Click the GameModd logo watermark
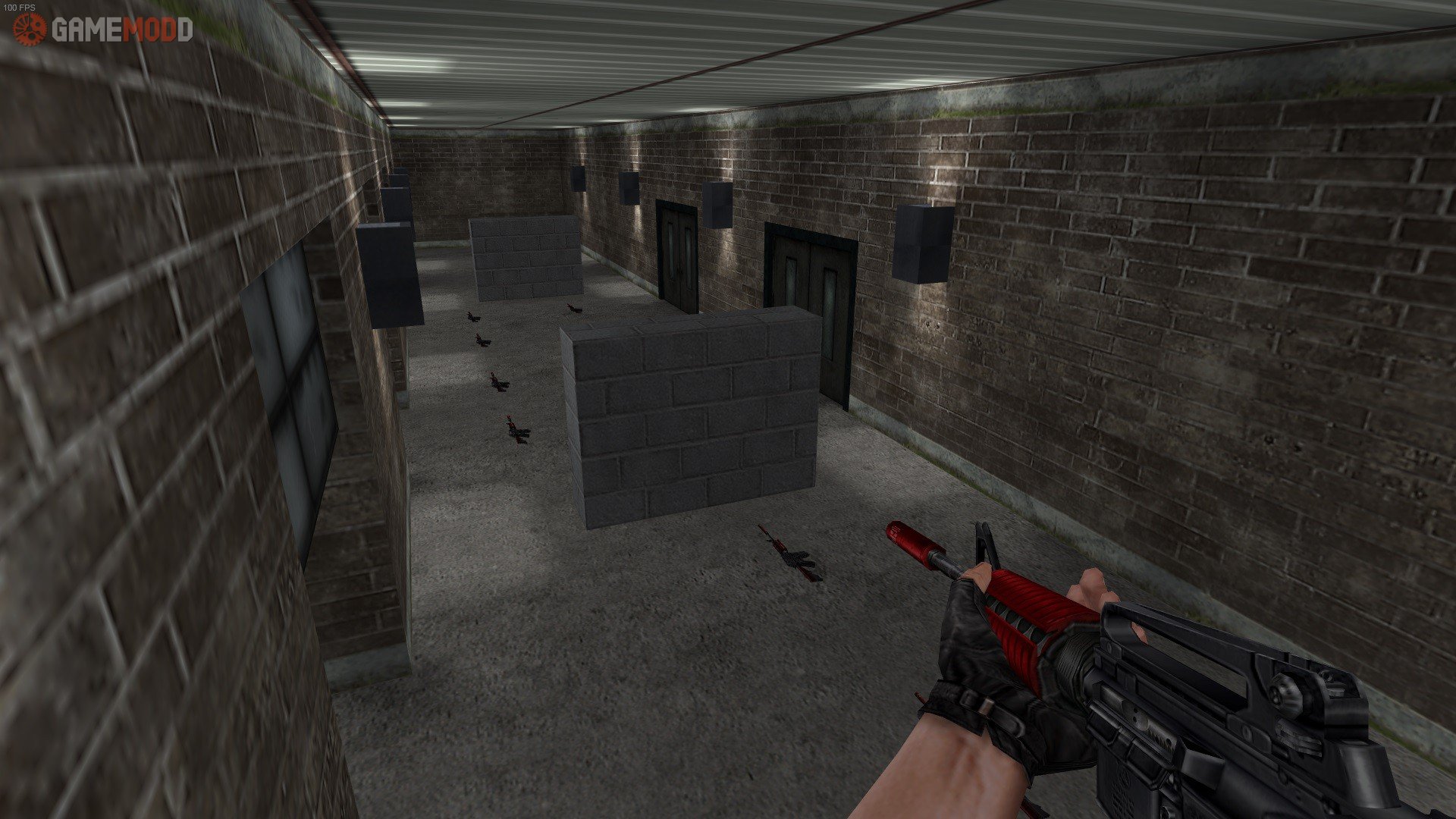Viewport: 1456px width, 819px height. pyautogui.click(x=103, y=30)
